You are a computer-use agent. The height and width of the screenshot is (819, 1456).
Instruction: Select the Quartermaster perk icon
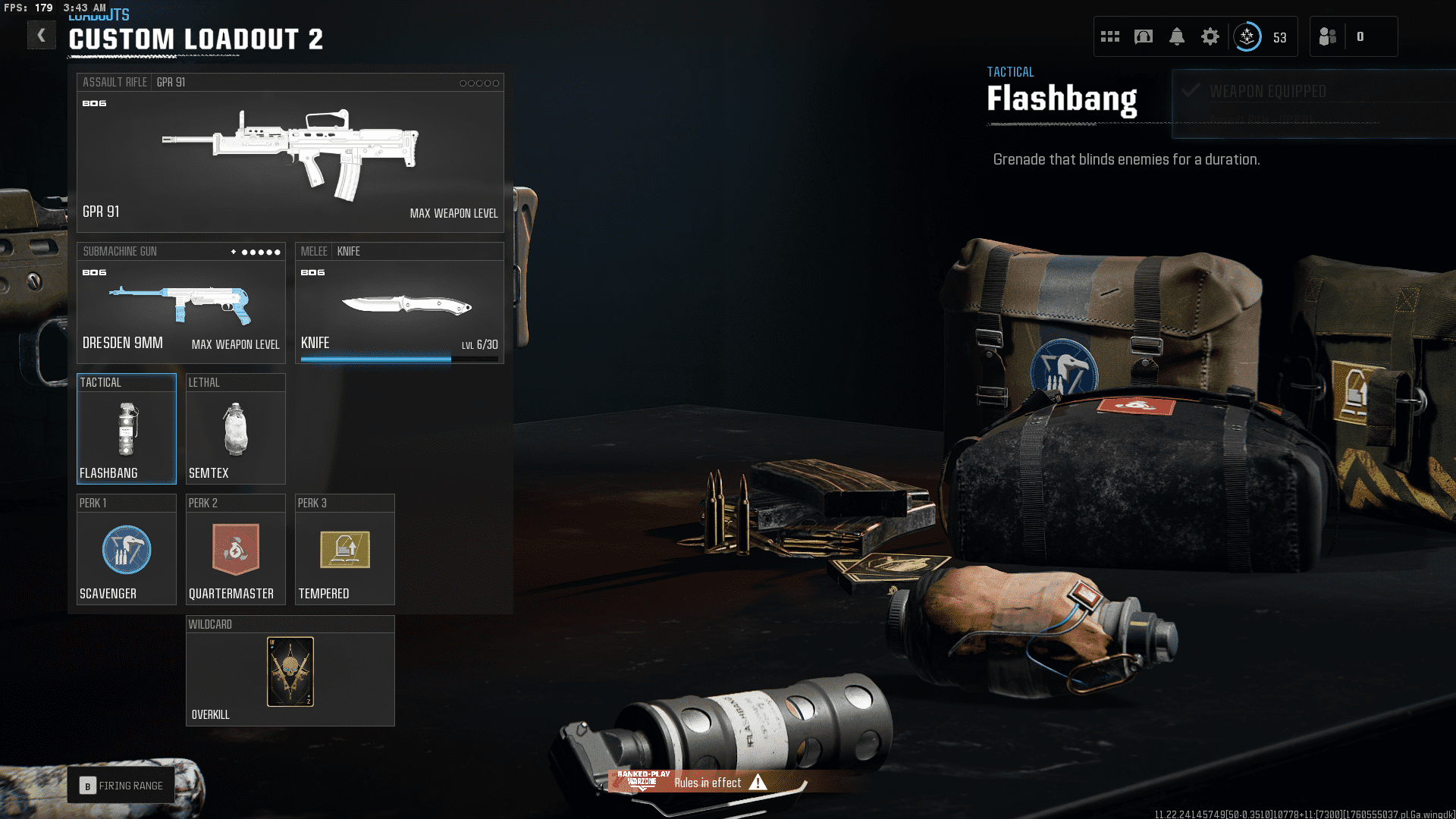(235, 550)
